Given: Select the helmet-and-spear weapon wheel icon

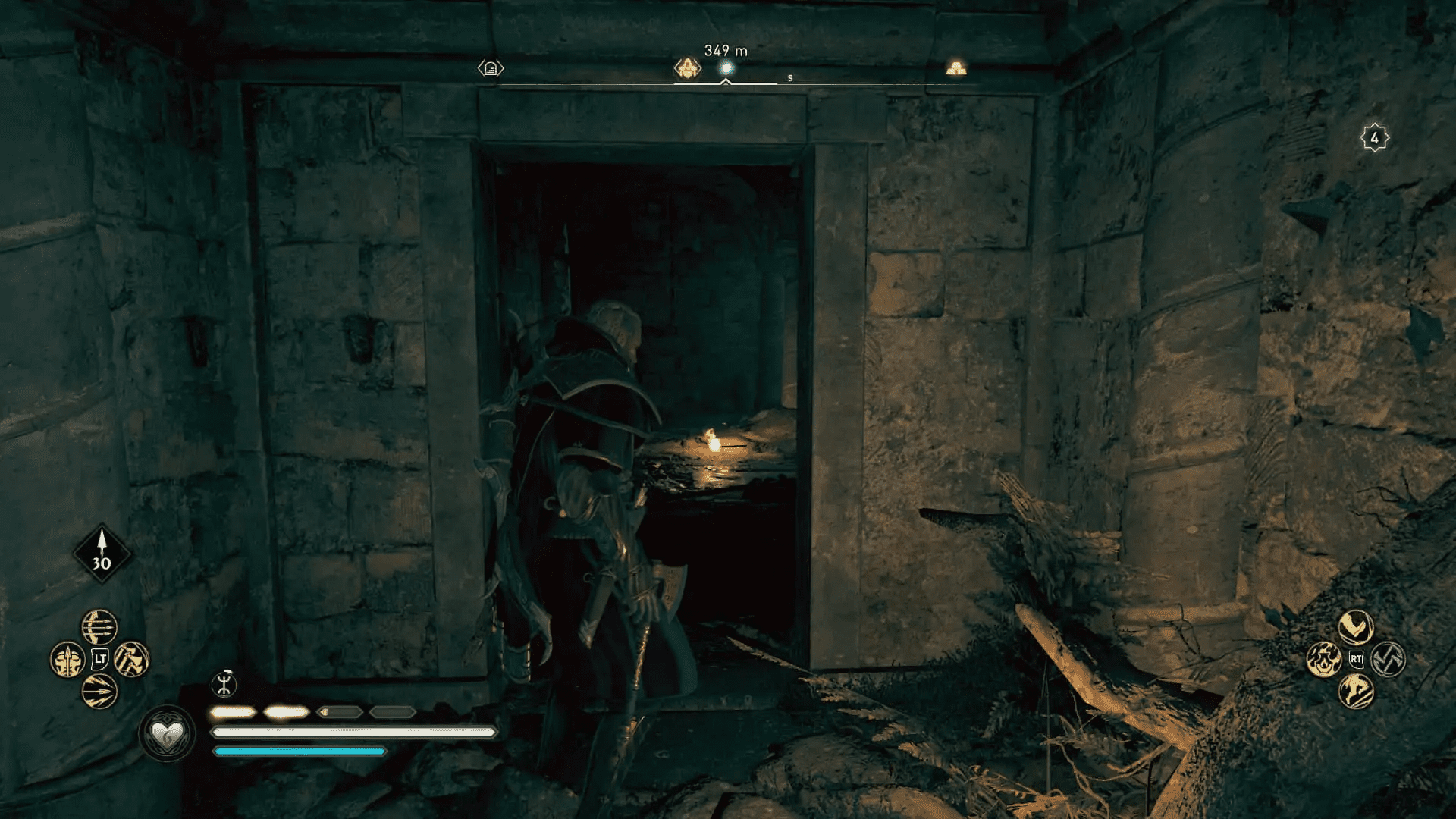Looking at the screenshot, I should pos(67,658).
